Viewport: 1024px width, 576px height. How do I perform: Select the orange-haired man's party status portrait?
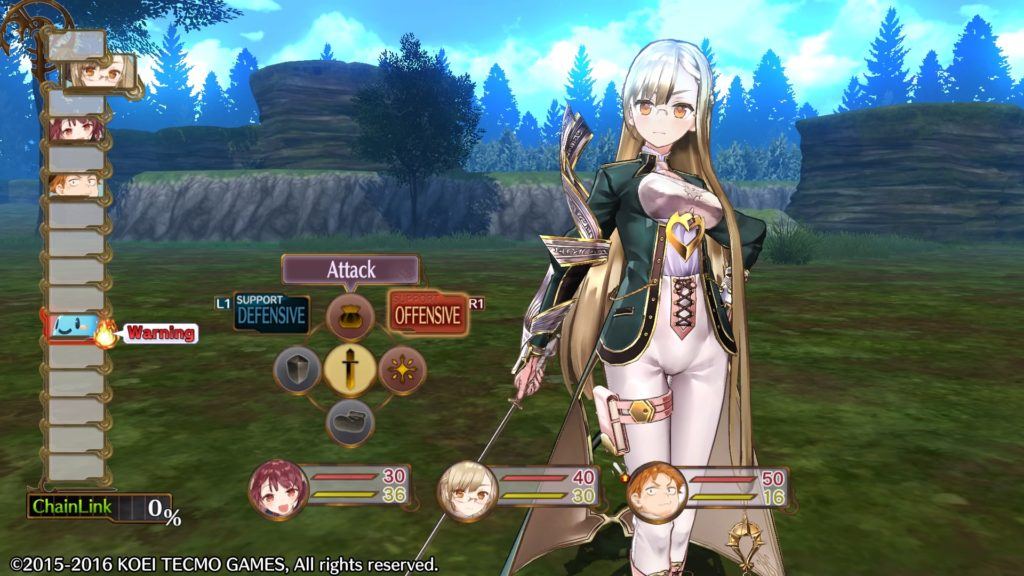654,489
